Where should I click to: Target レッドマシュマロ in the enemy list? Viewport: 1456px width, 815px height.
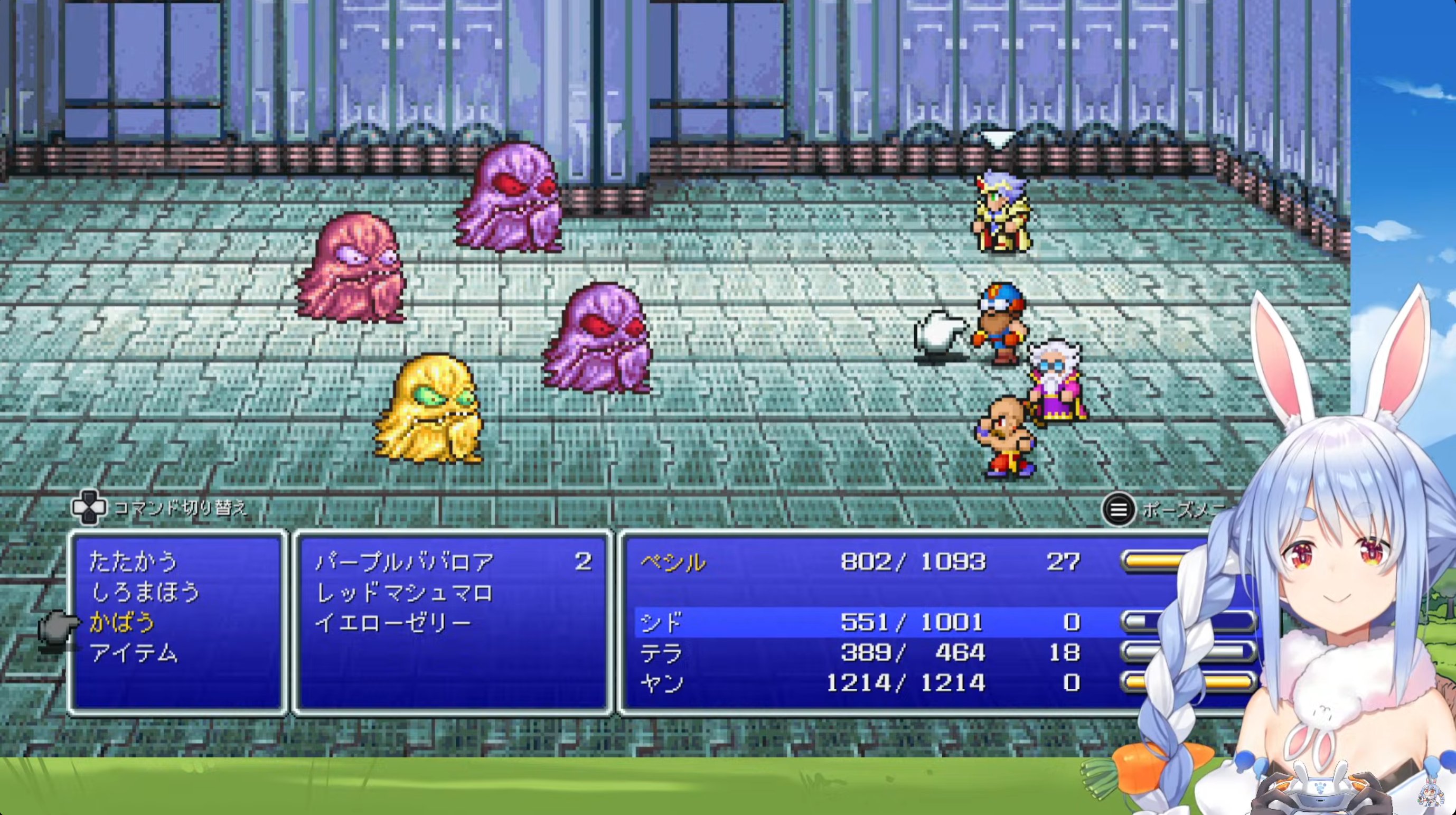405,592
